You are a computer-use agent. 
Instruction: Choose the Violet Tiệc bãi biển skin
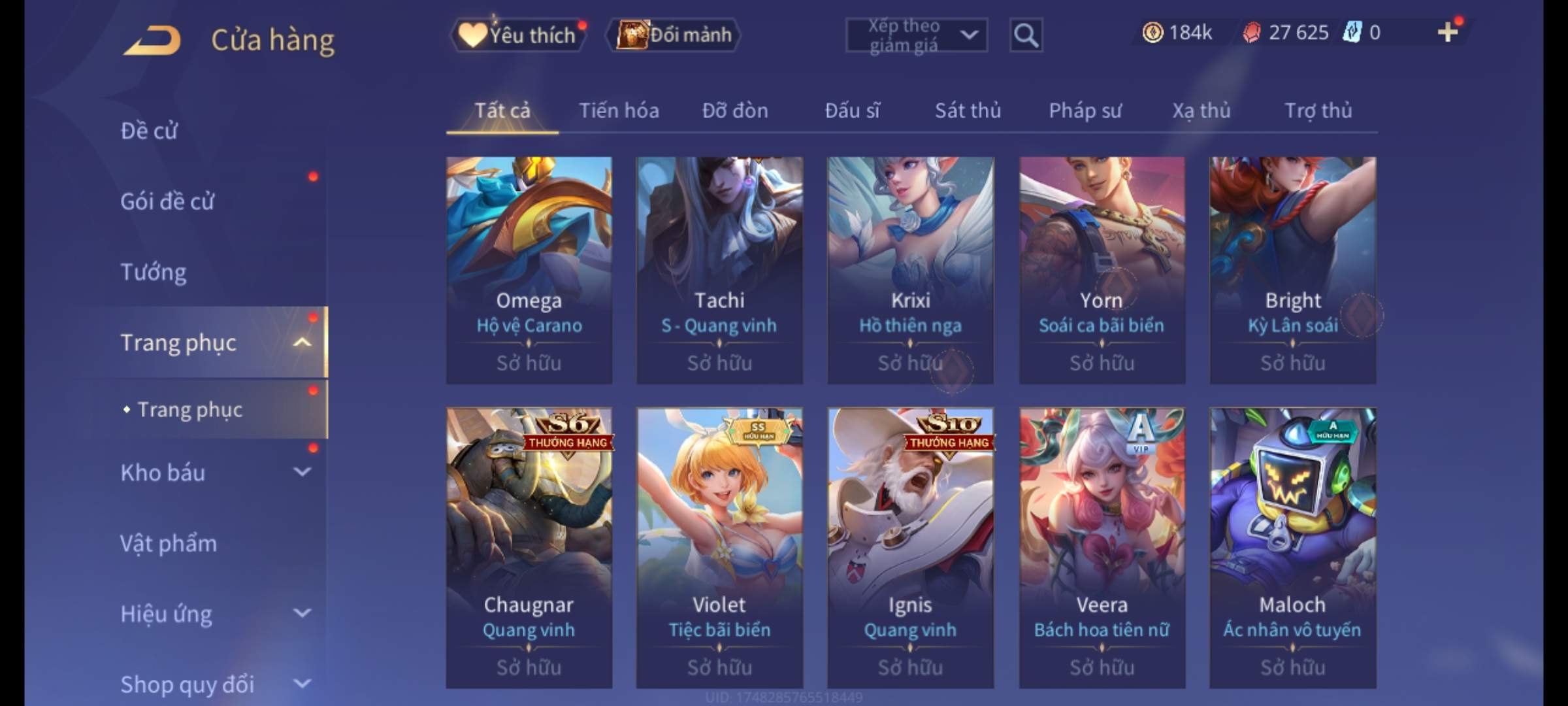[x=719, y=547]
